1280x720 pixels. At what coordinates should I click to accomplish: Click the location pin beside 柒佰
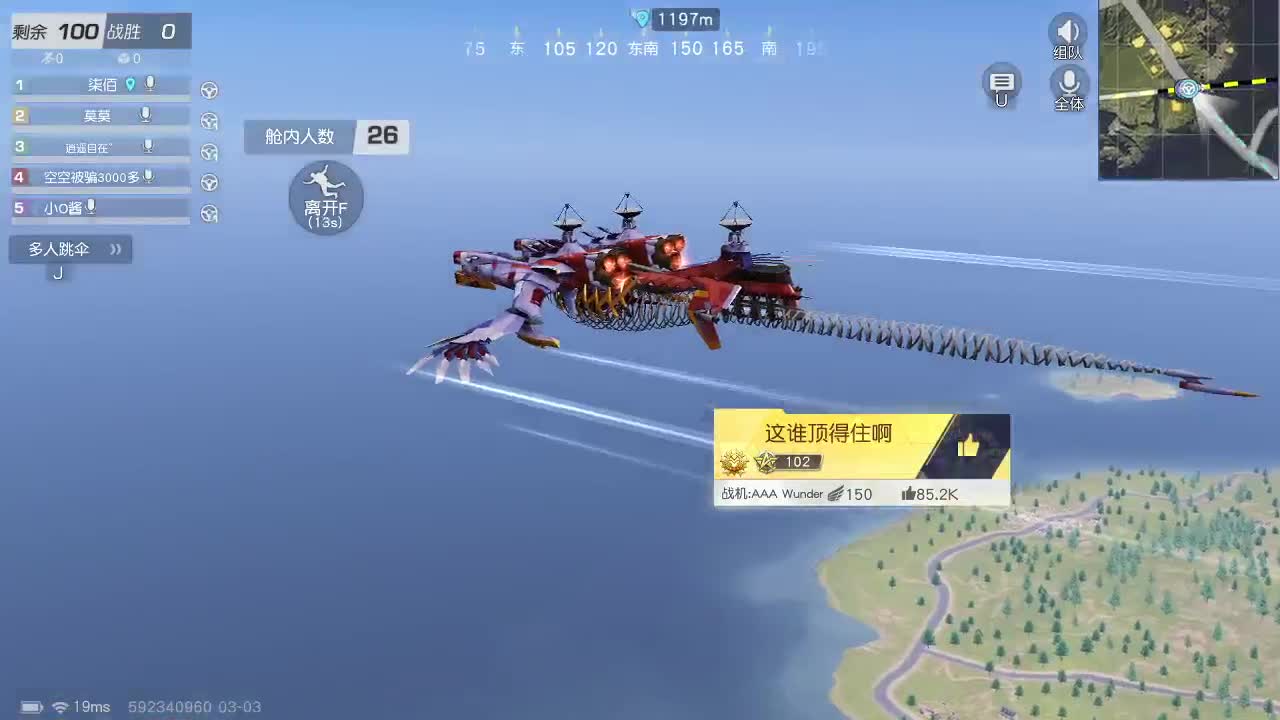point(132,85)
